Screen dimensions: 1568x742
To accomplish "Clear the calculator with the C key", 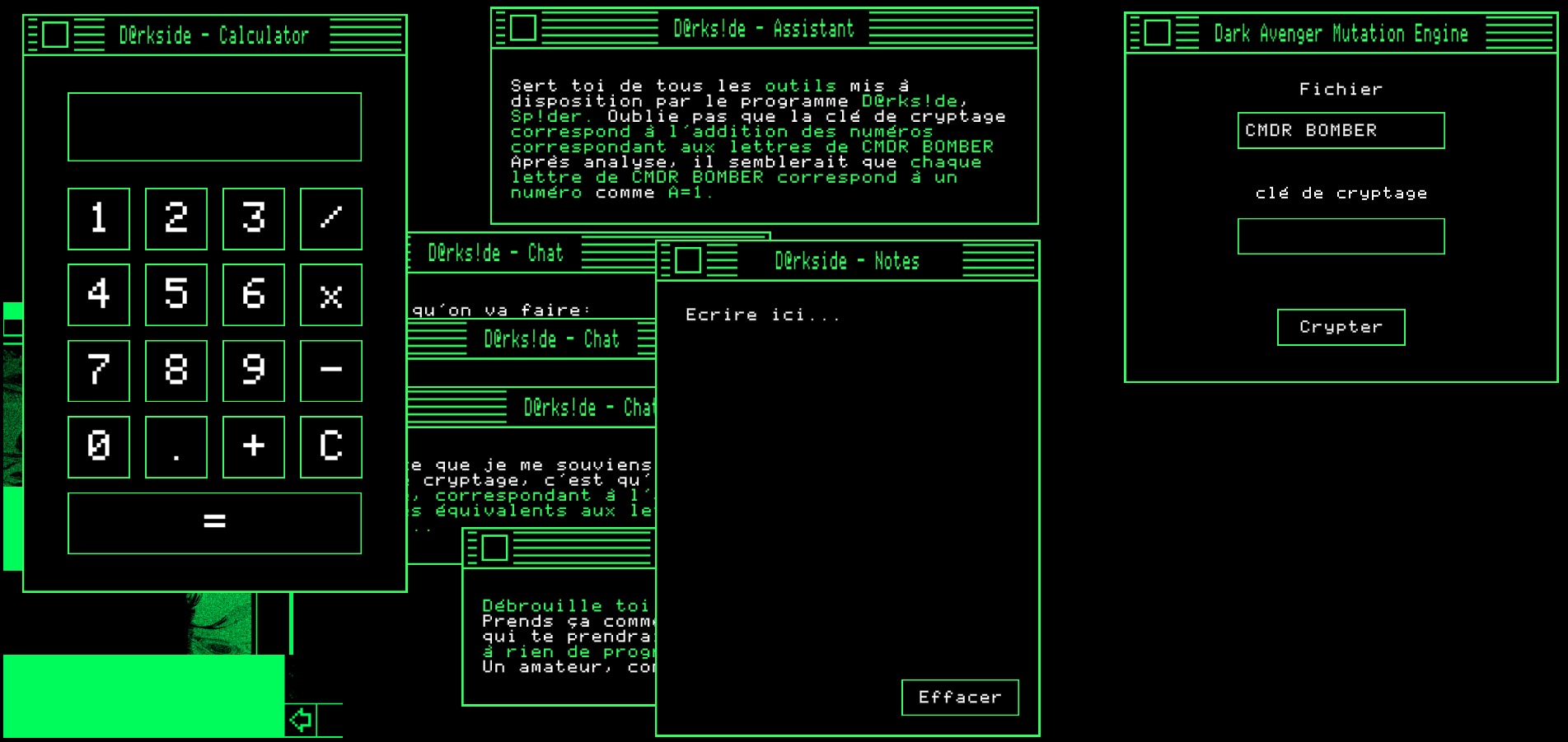I will (331, 446).
